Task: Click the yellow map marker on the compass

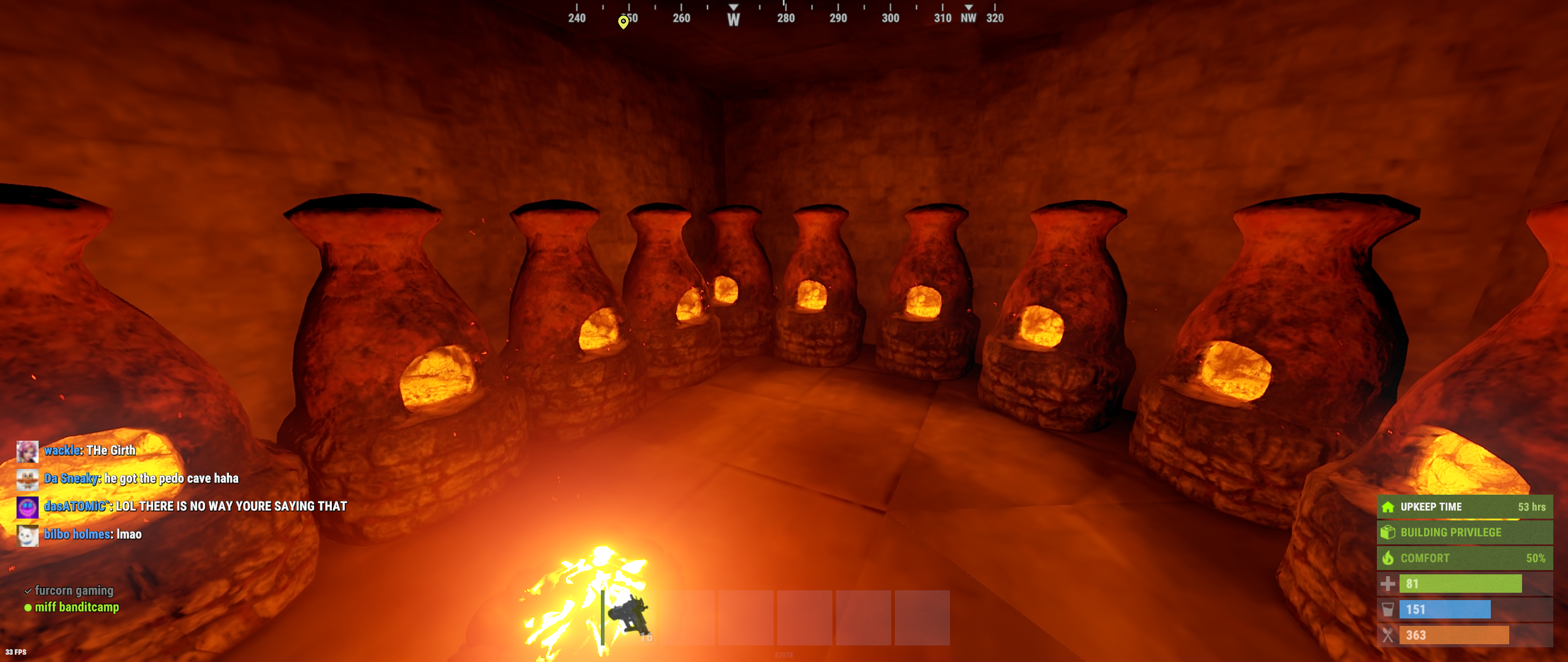Action: pos(623,22)
